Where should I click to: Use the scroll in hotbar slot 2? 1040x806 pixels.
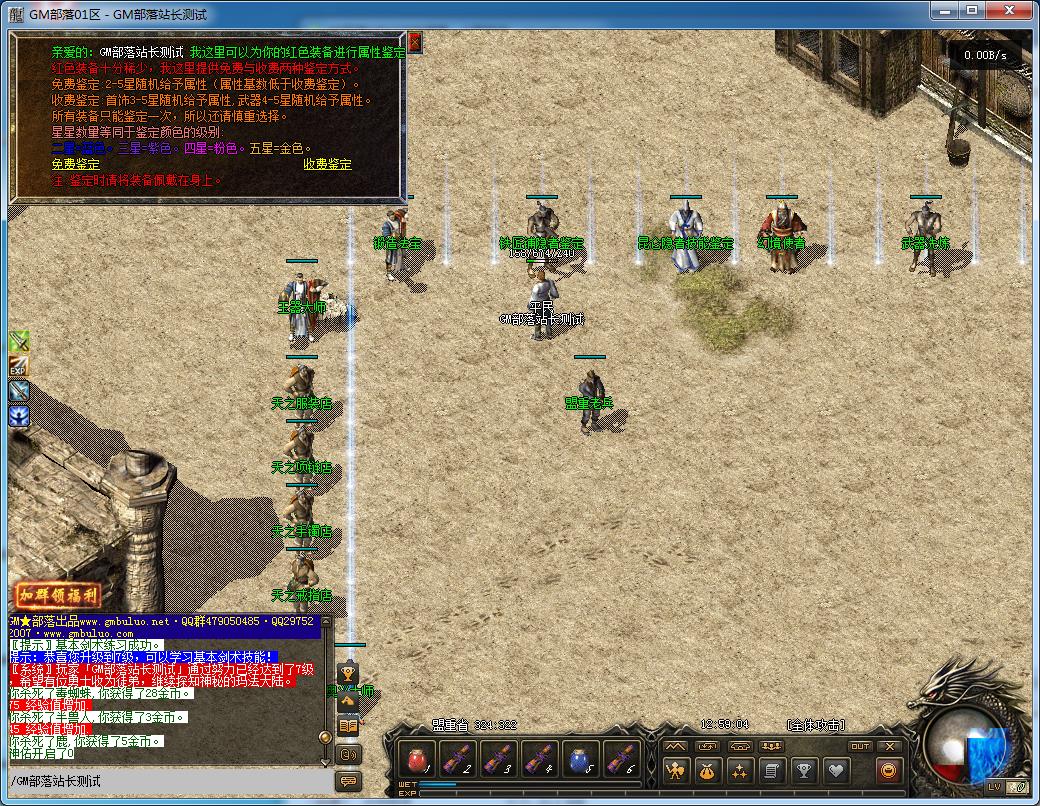point(458,759)
